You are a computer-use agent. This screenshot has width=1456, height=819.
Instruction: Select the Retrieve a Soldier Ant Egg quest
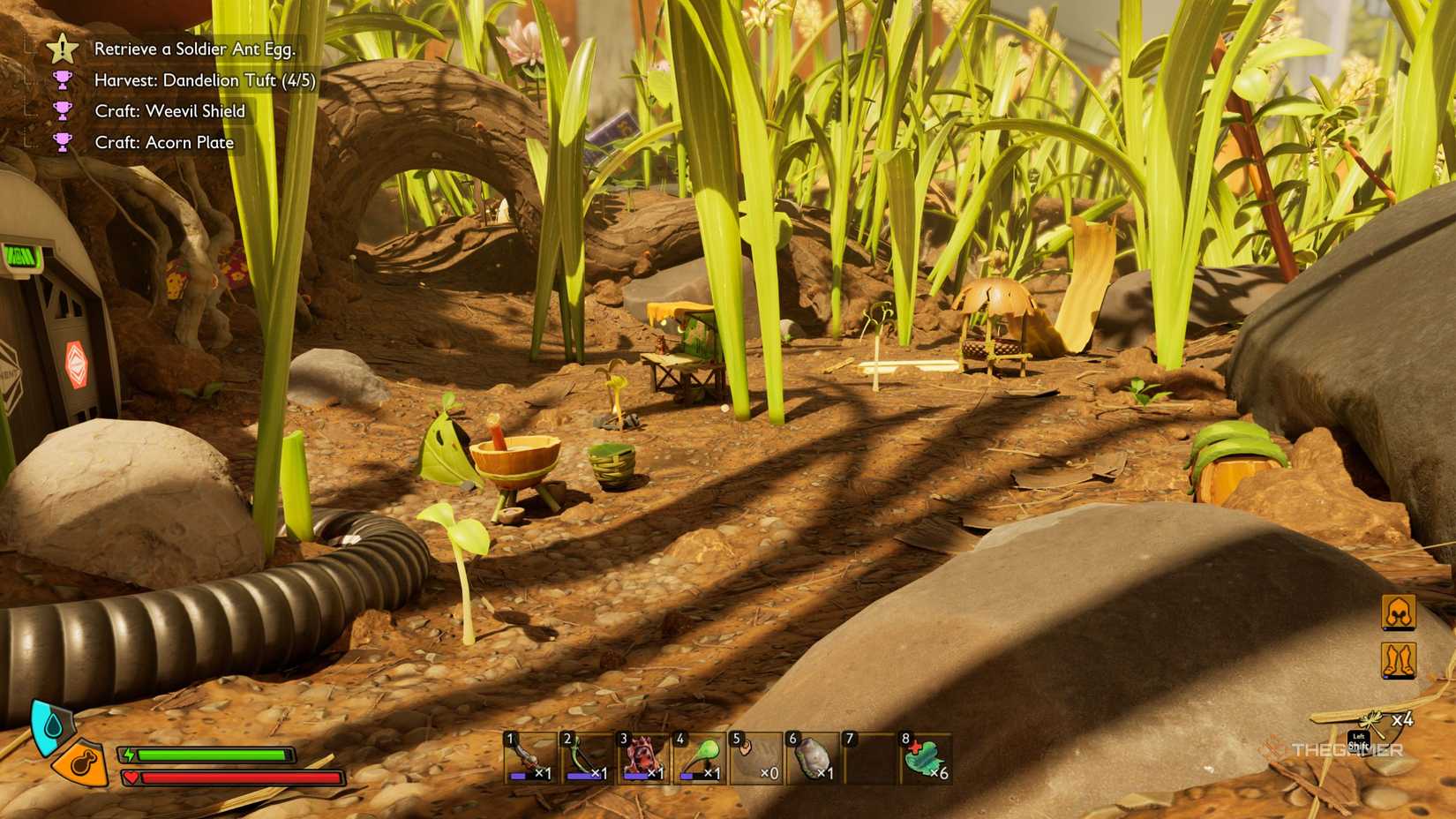coord(194,49)
